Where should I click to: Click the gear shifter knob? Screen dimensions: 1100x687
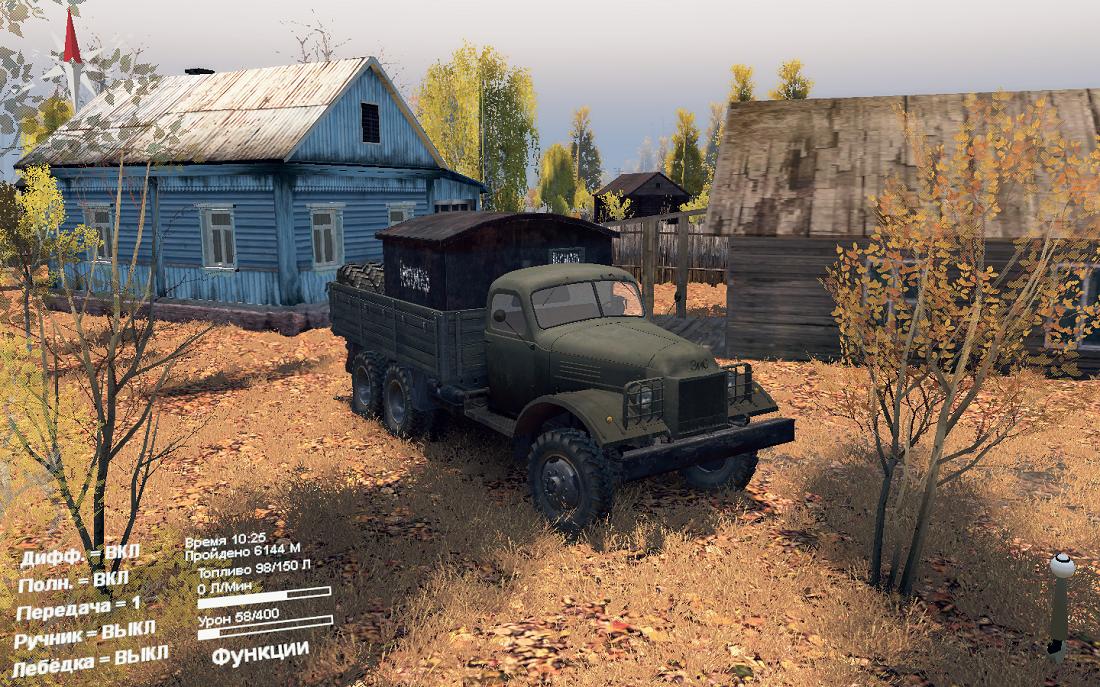pyautogui.click(x=1062, y=567)
